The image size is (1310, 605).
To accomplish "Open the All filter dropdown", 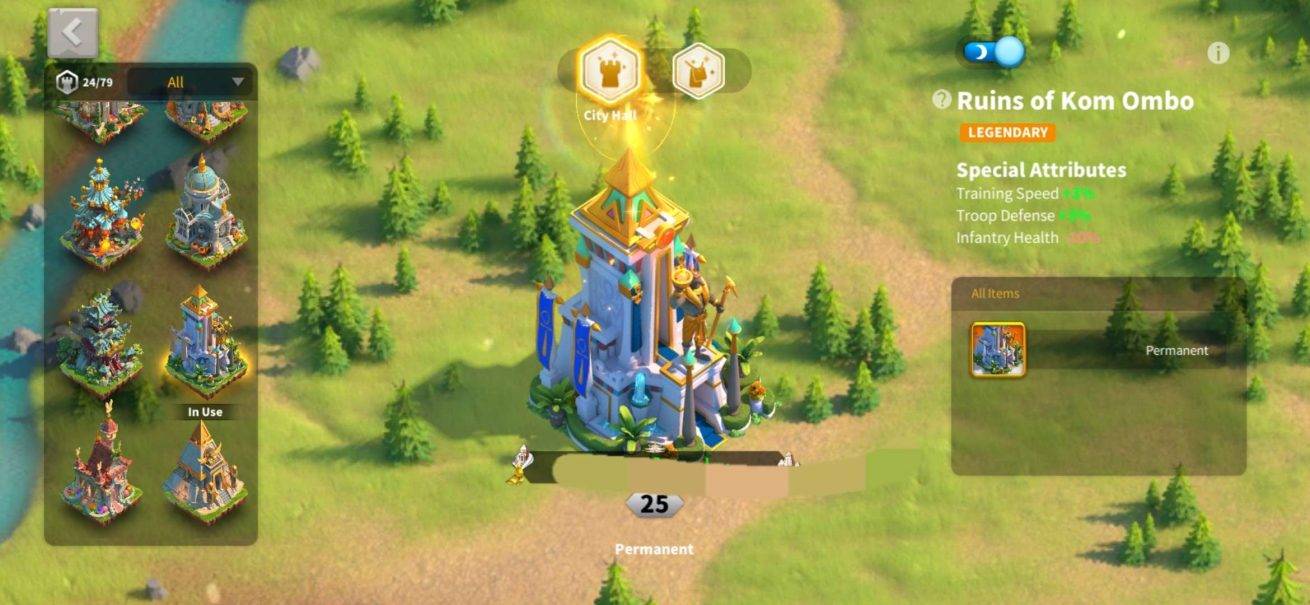I will click(x=191, y=82).
